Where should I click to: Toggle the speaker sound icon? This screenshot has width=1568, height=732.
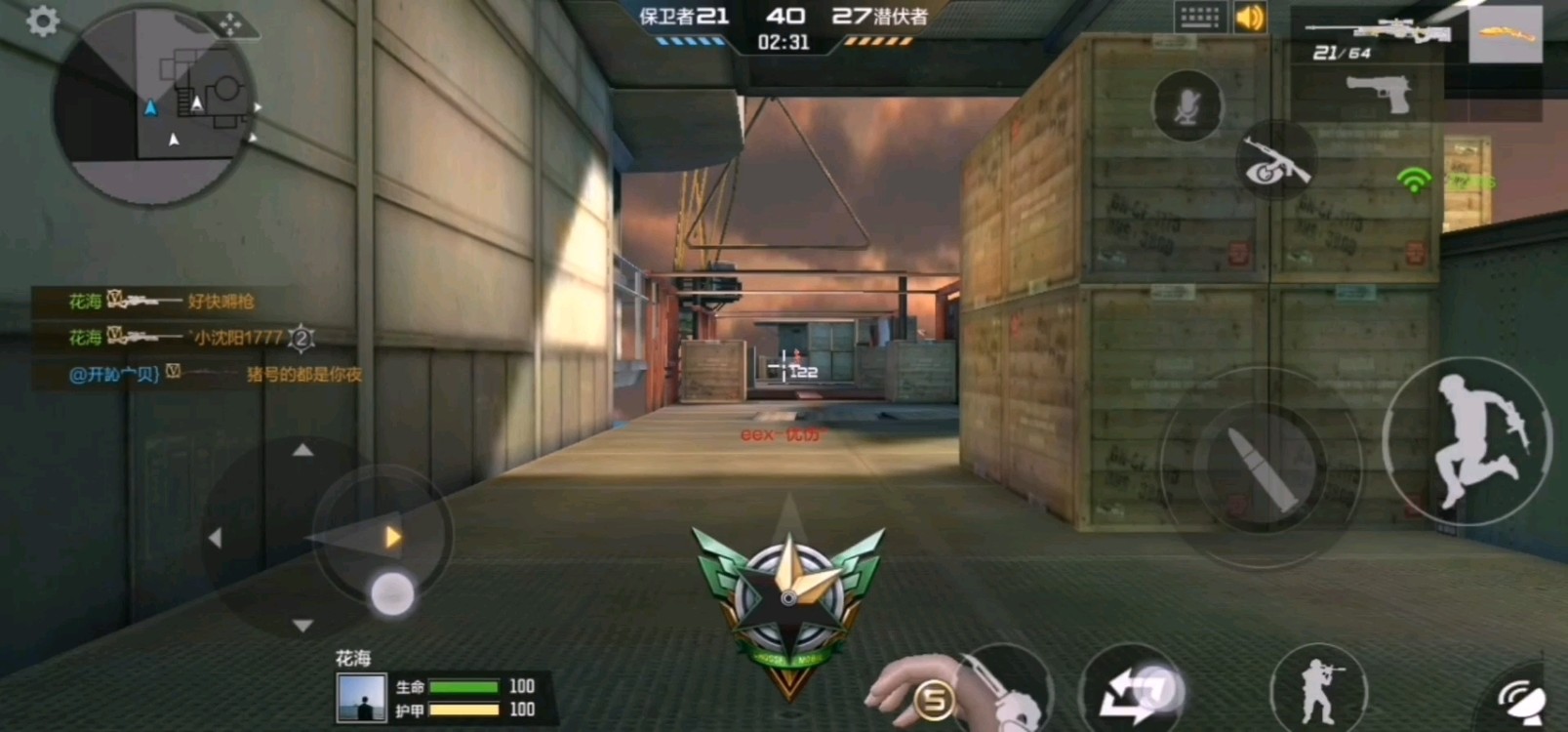(1250, 18)
